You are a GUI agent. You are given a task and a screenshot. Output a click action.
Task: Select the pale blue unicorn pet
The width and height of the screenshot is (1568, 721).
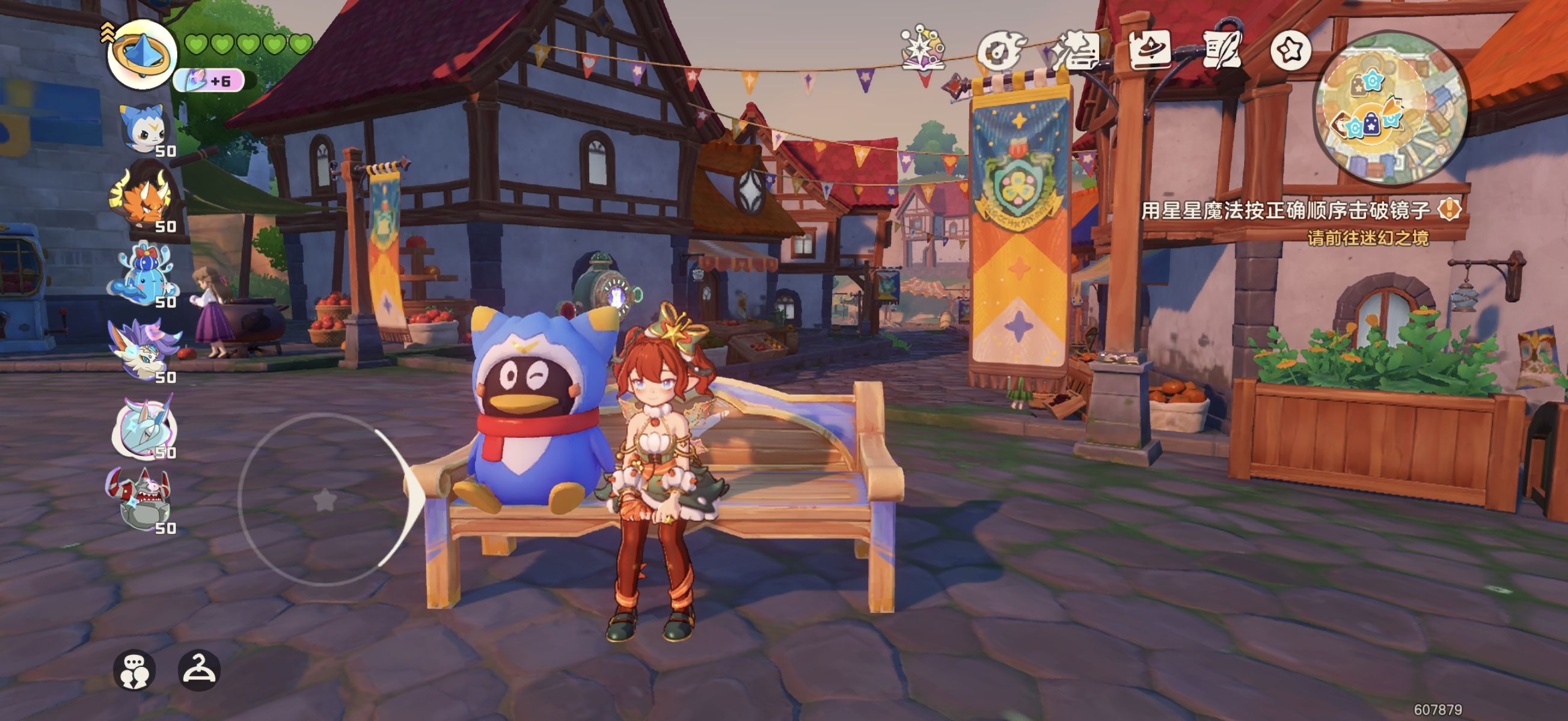click(144, 427)
